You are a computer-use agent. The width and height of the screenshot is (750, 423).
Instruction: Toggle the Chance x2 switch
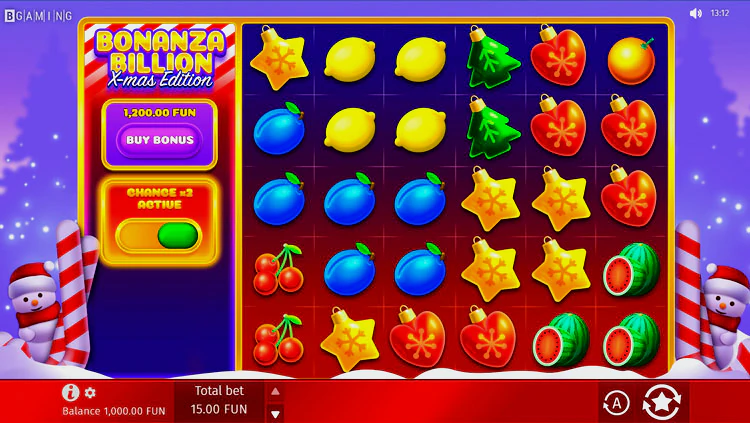[x=158, y=236]
